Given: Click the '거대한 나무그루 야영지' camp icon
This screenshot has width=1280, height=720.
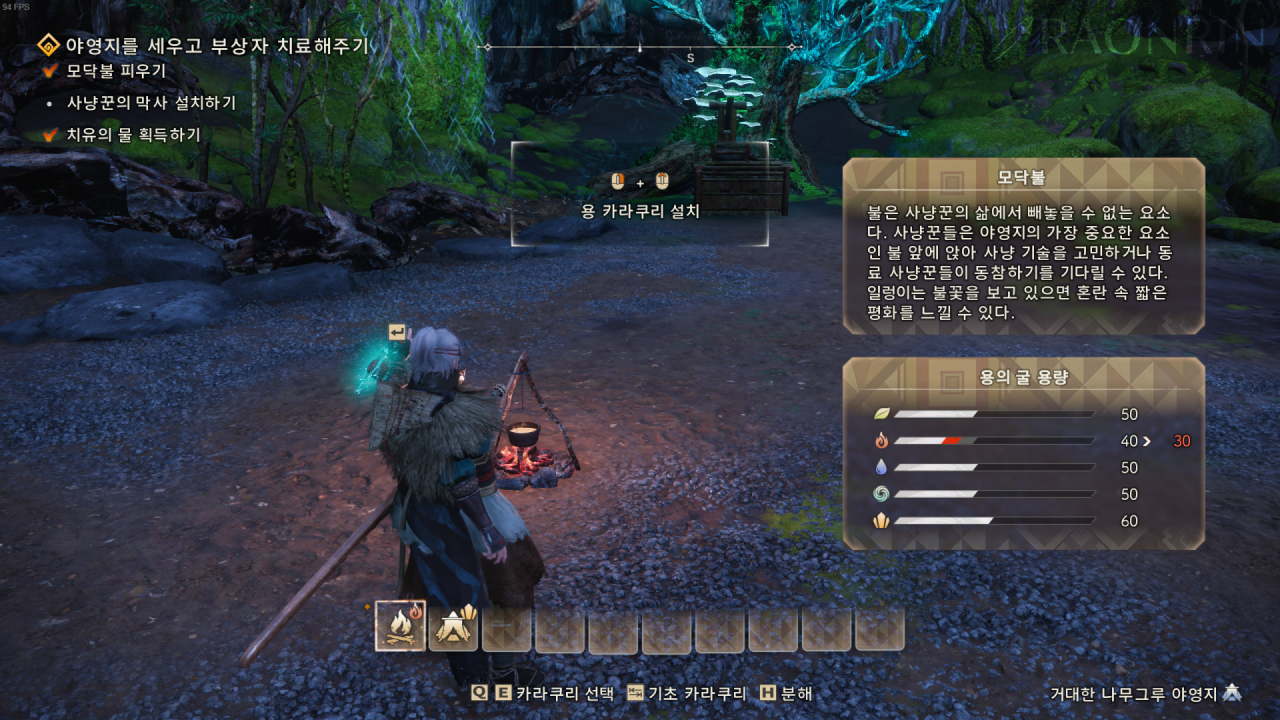Looking at the screenshot, I should coord(1232,693).
